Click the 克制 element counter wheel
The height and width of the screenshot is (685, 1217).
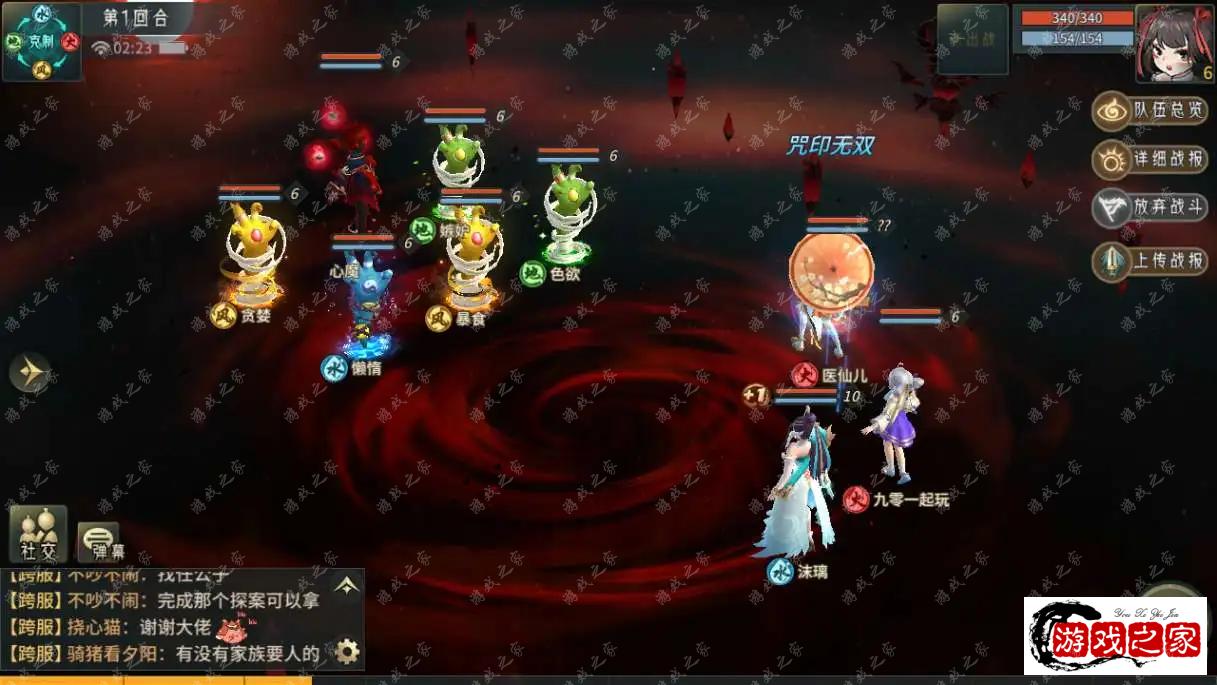pos(42,42)
